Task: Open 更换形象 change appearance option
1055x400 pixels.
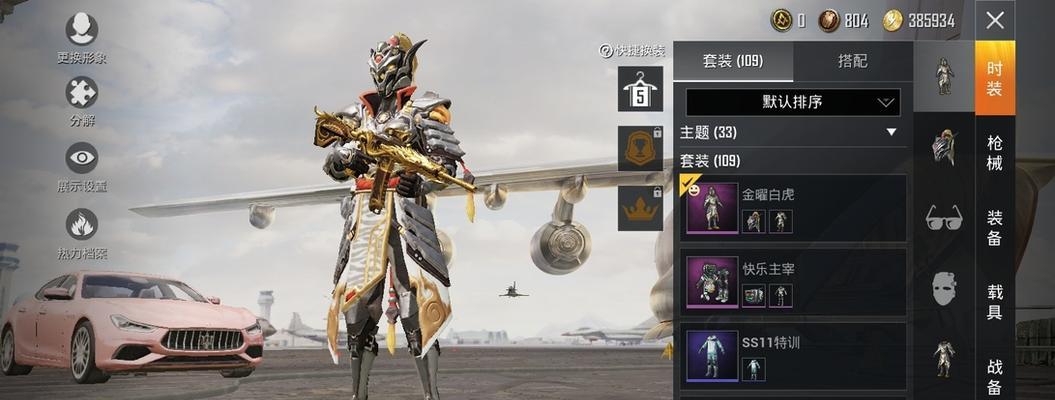Action: coord(82,29)
